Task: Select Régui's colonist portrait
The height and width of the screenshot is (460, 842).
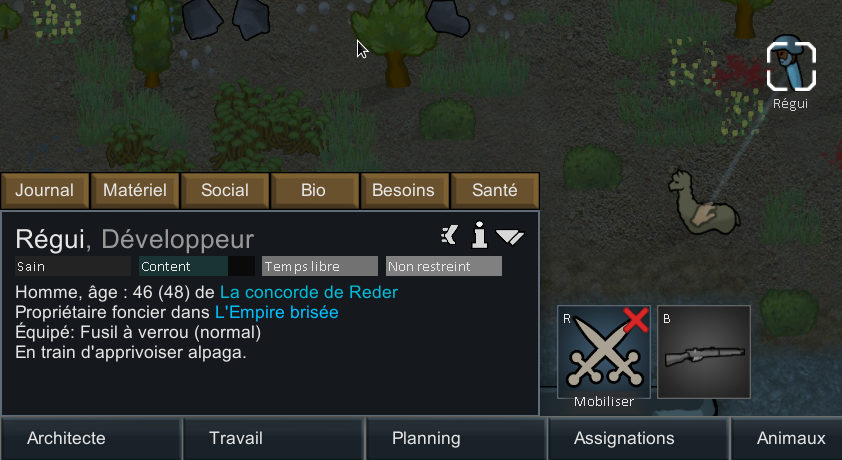Action: click(791, 66)
